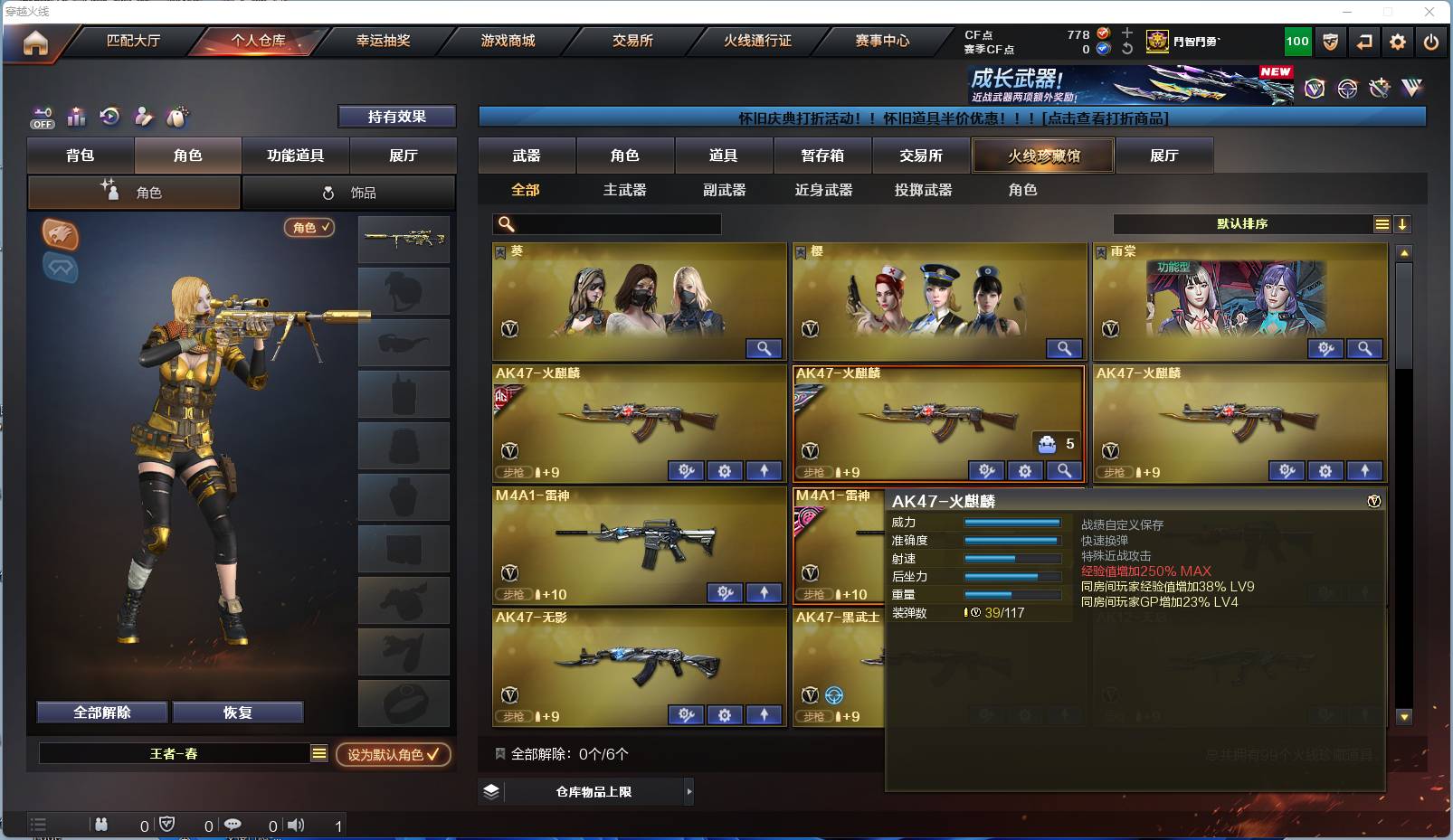Toggle the OFF key switch in the top-left toolbar
This screenshot has height=840, width=1453.
(42, 118)
